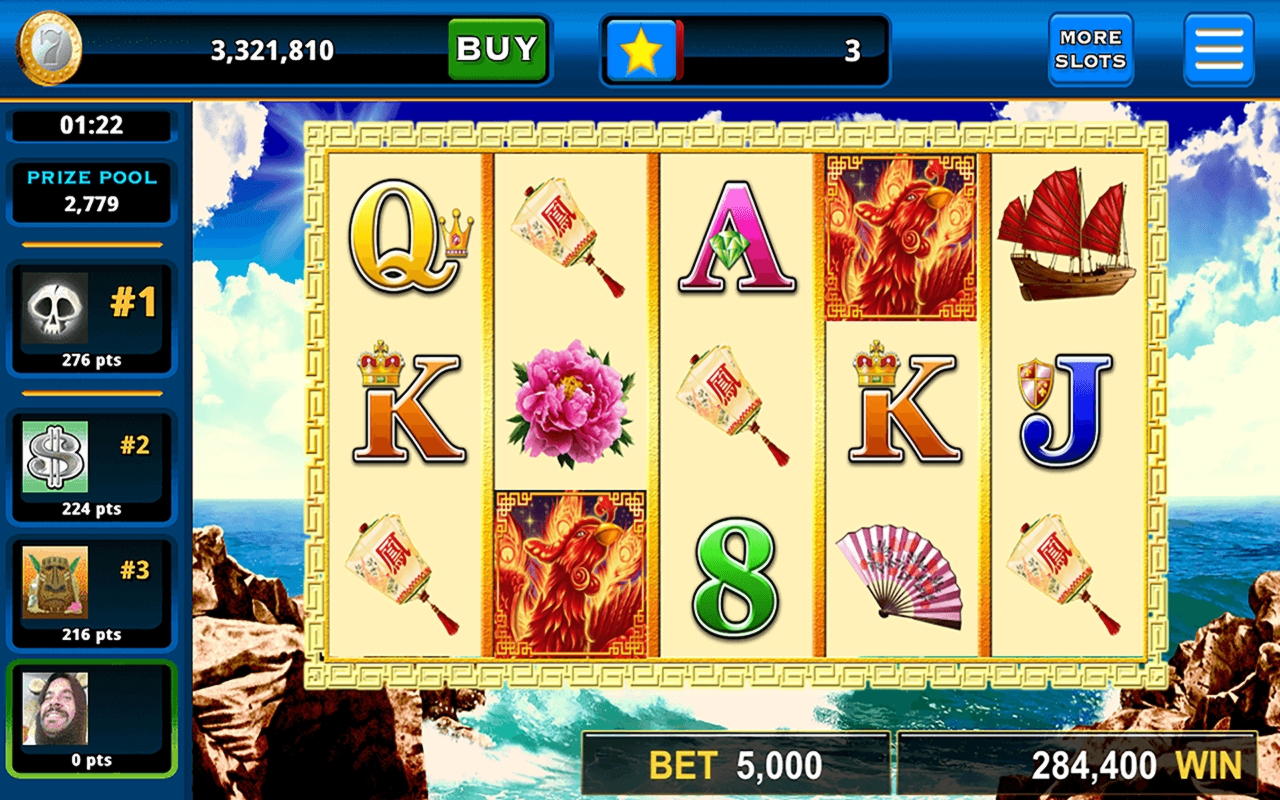Screen dimensions: 1280x800
Task: Select your own 0 pts leaderboard entry
Action: tap(92, 718)
